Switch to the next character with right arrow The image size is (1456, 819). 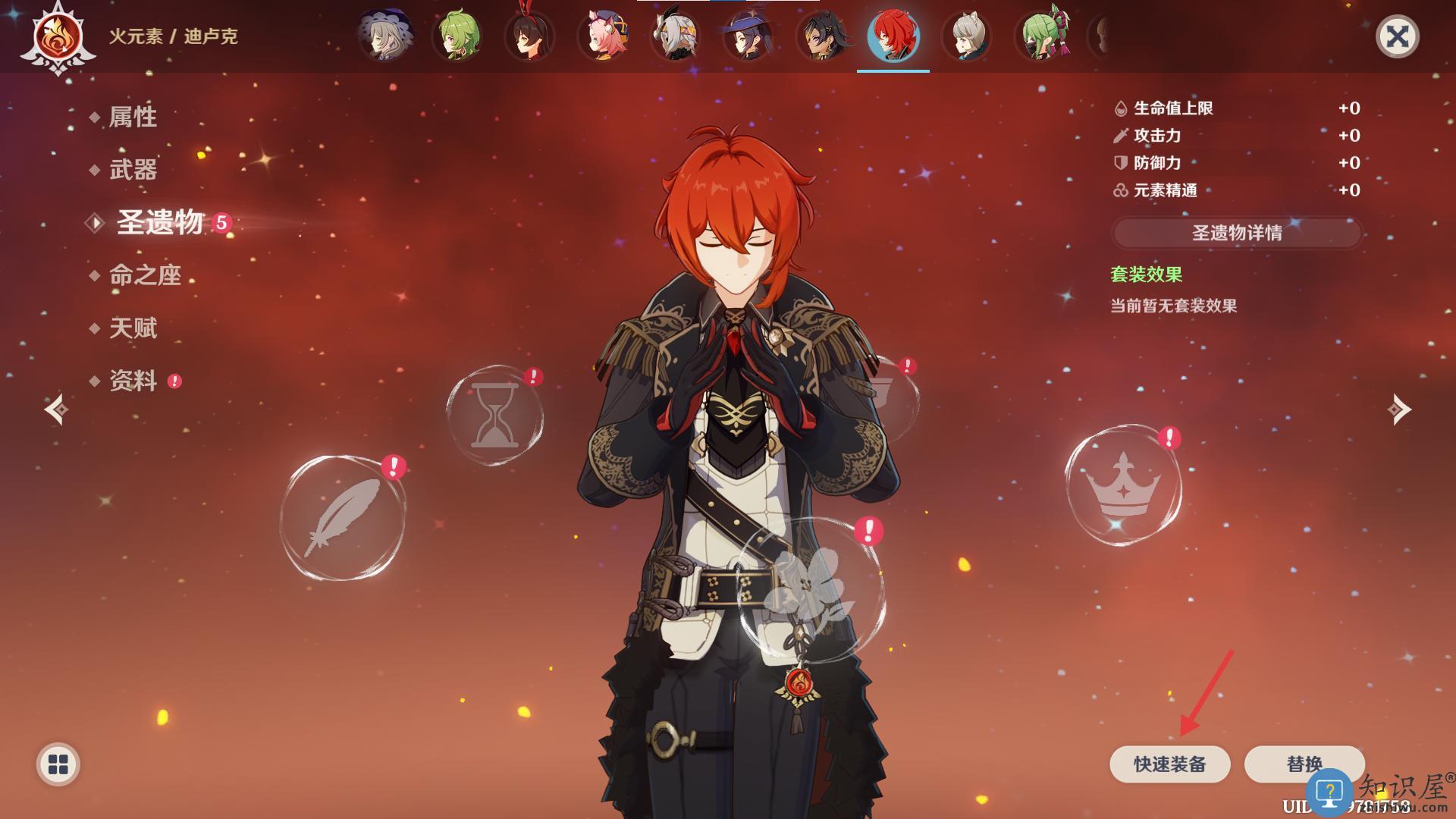(1399, 409)
